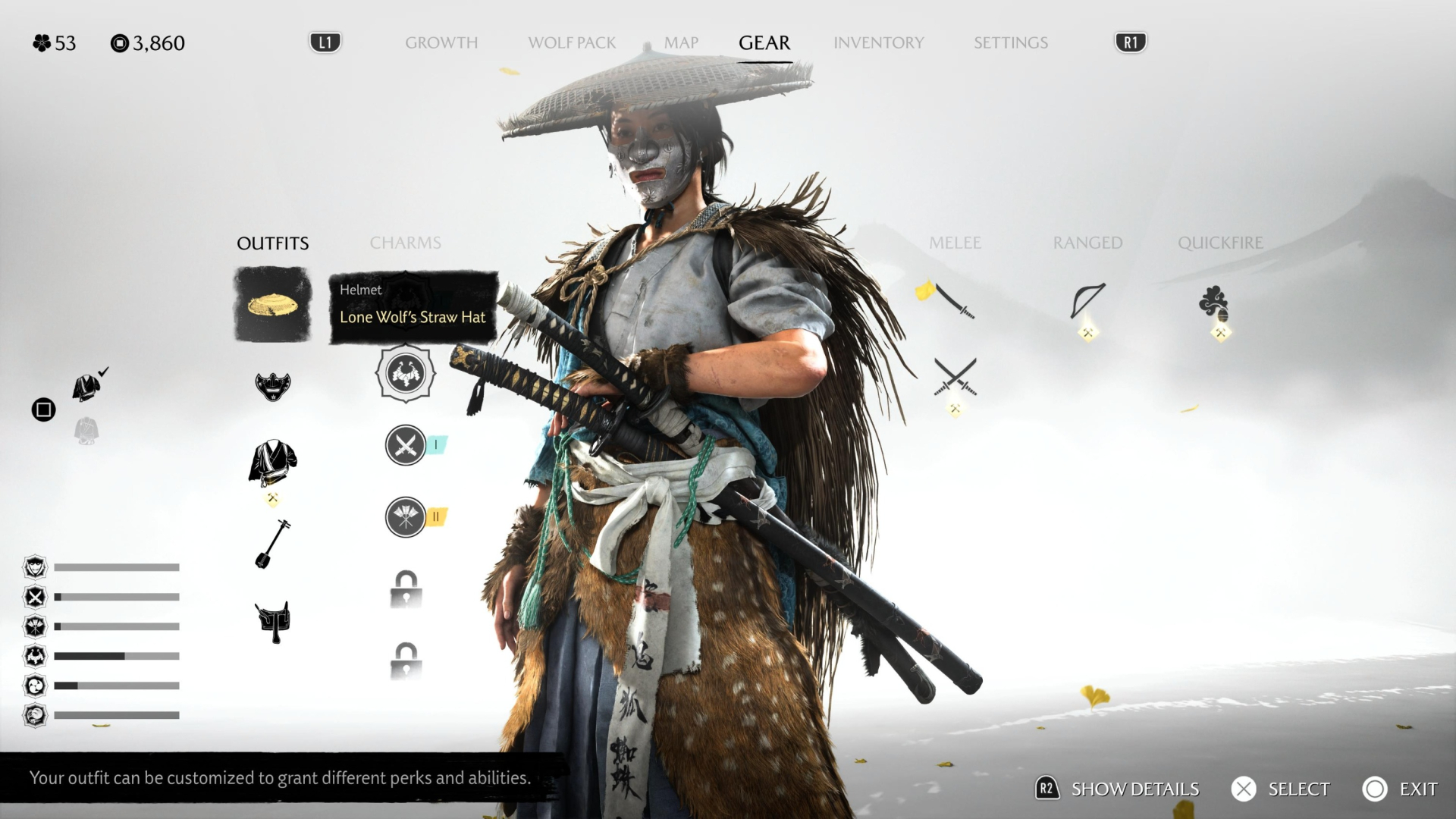Select the bow ranged weapon
Screen dimensions: 1456x819
click(x=1087, y=301)
